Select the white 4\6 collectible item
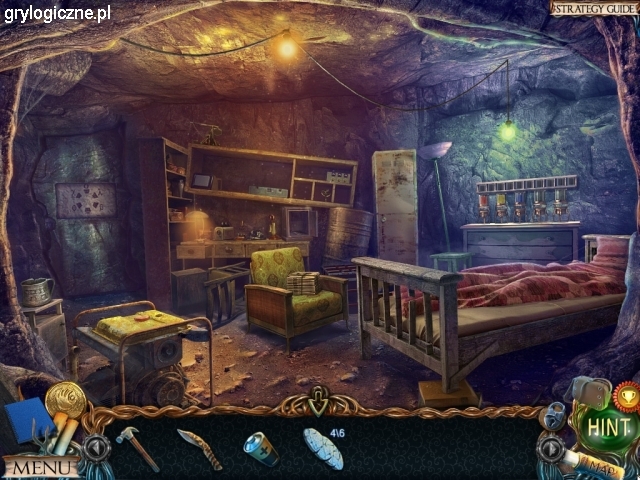Viewport: 640px width, 480px height. pyautogui.click(x=323, y=448)
